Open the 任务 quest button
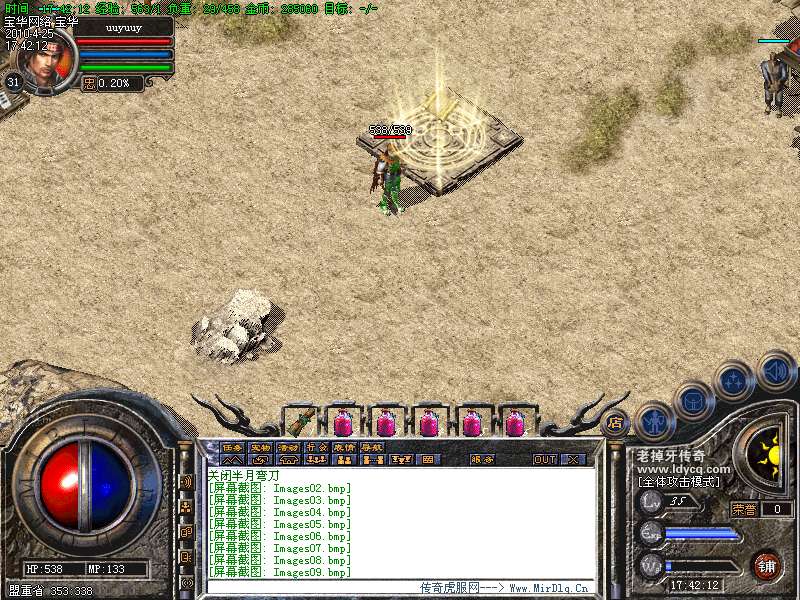Image resolution: width=800 pixels, height=600 pixels. [x=232, y=448]
